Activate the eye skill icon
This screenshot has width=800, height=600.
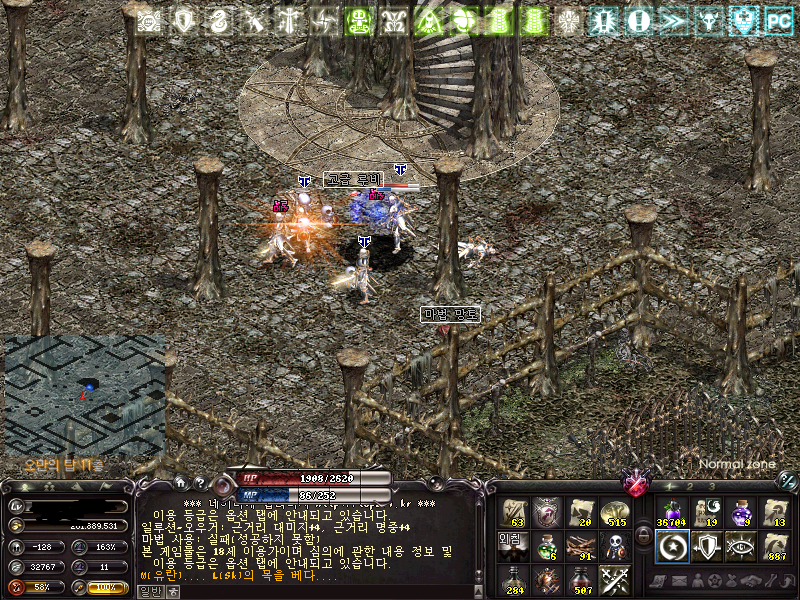(x=741, y=547)
